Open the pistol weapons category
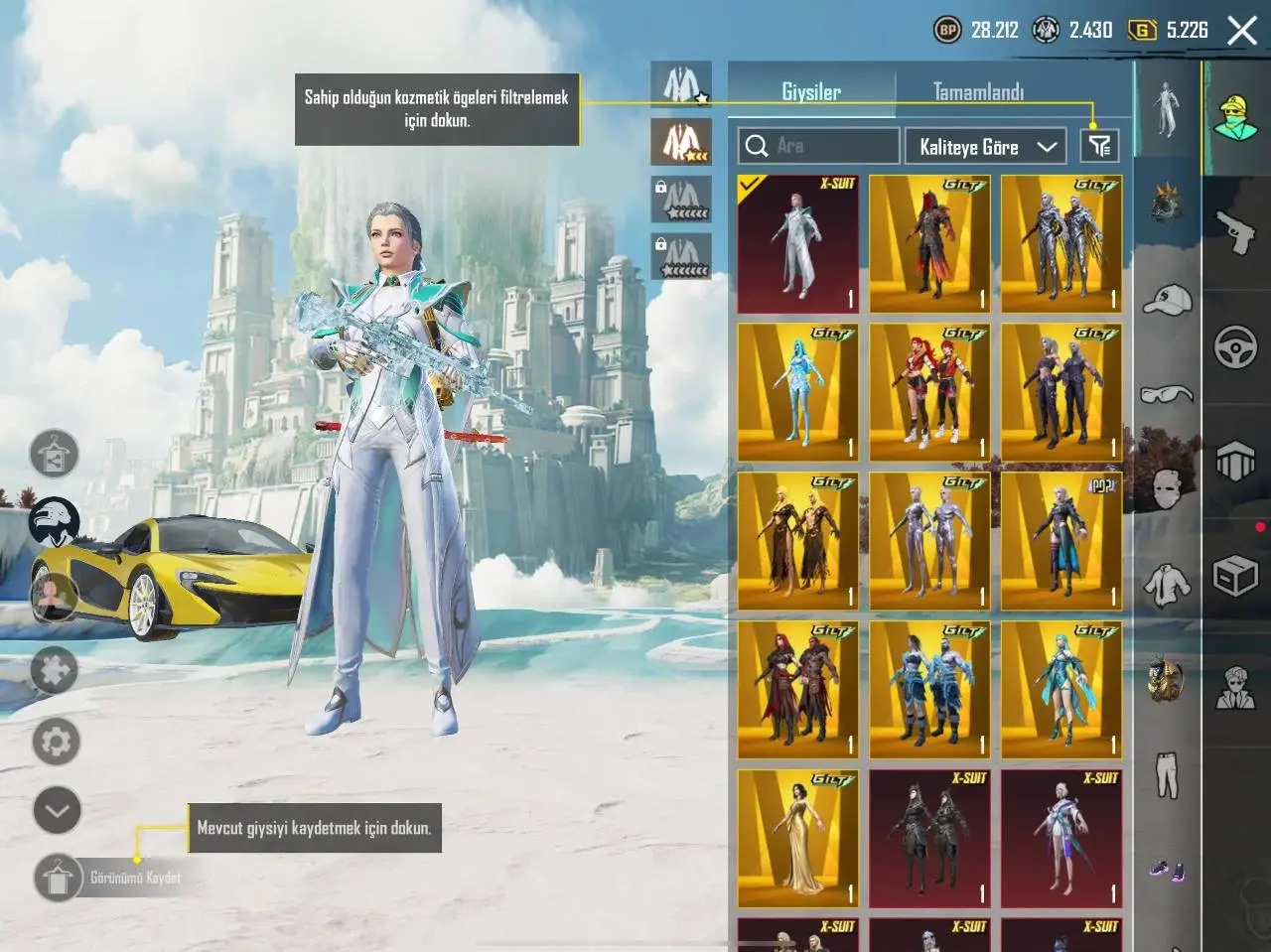 click(1235, 231)
